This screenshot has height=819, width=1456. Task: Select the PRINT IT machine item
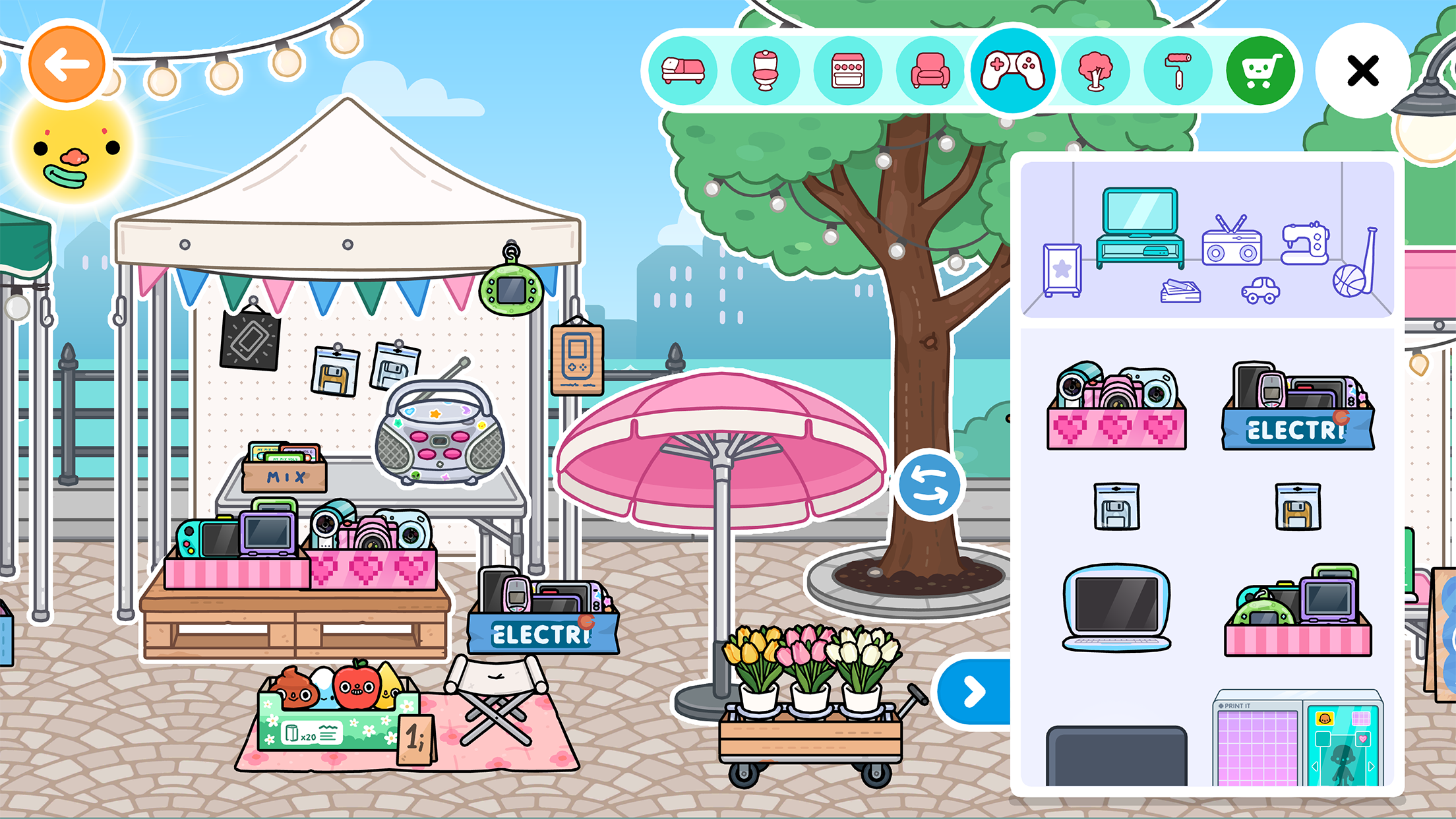(x=1298, y=740)
